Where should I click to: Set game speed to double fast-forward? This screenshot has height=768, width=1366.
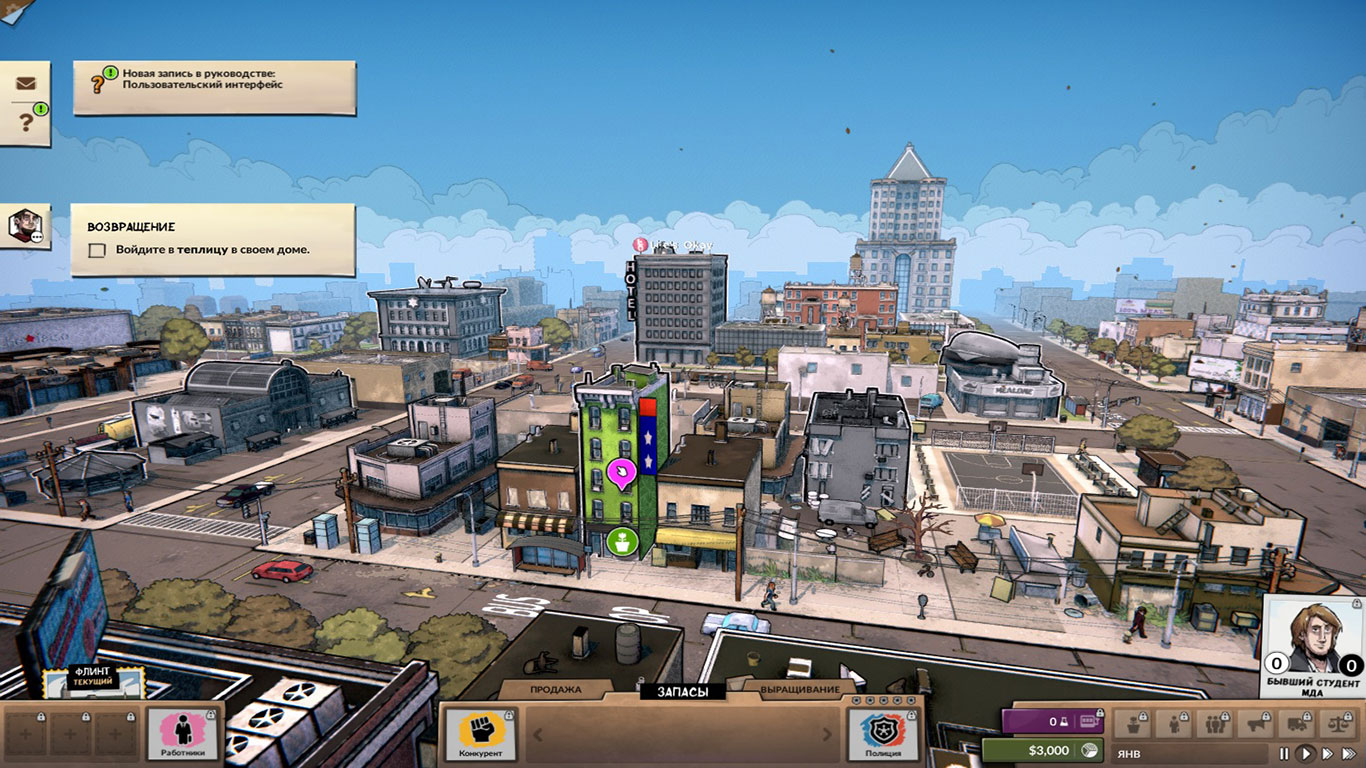pos(1327,753)
